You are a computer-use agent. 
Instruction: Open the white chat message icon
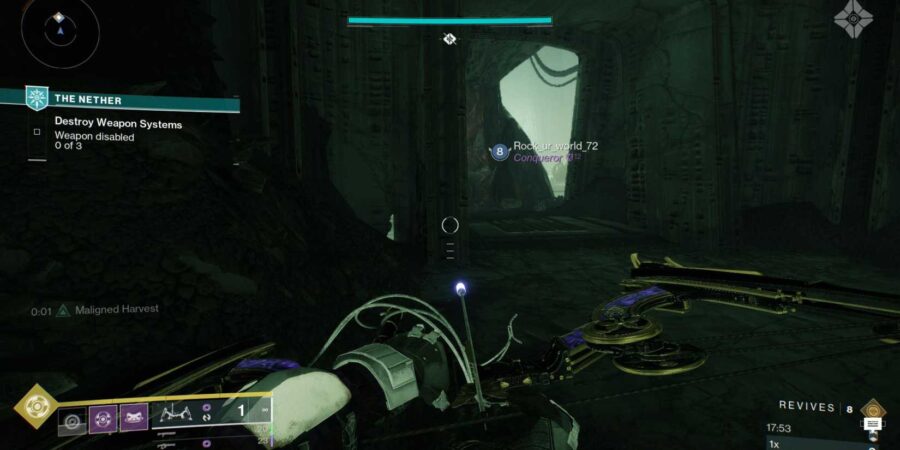[x=873, y=426]
